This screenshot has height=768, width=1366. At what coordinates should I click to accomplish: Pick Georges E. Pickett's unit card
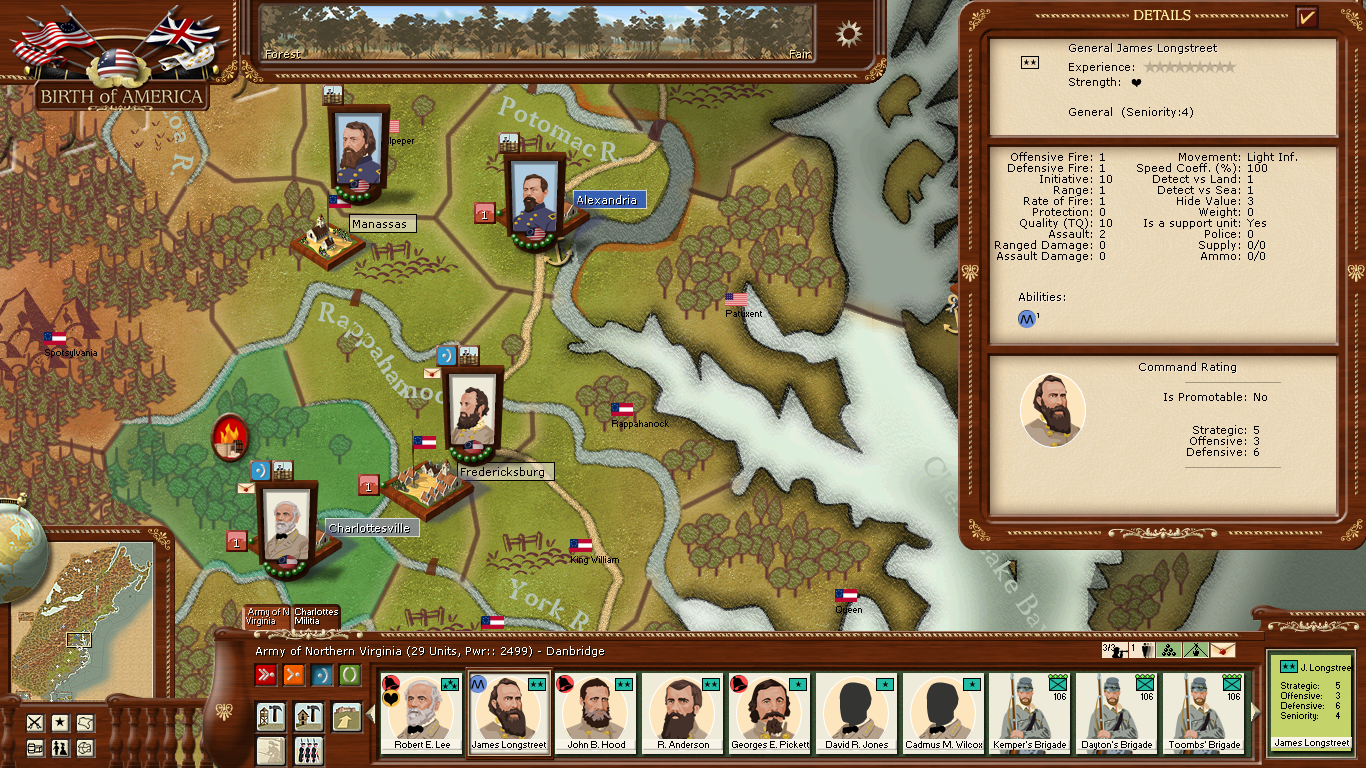point(770,713)
